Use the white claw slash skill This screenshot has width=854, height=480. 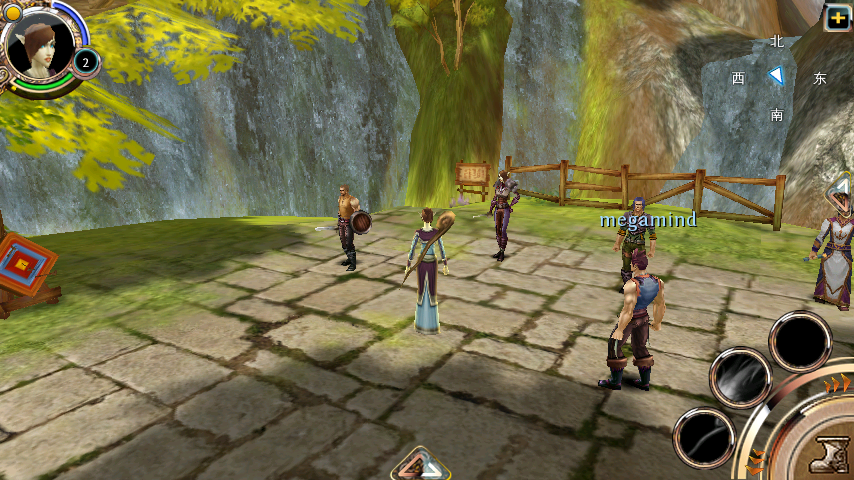[740, 378]
